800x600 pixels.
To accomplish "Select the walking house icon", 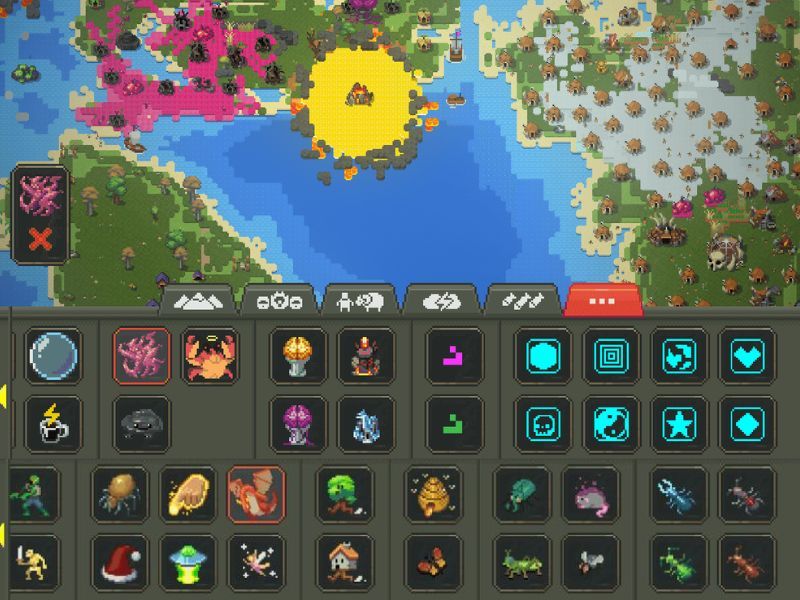I will pyautogui.click(x=344, y=562).
